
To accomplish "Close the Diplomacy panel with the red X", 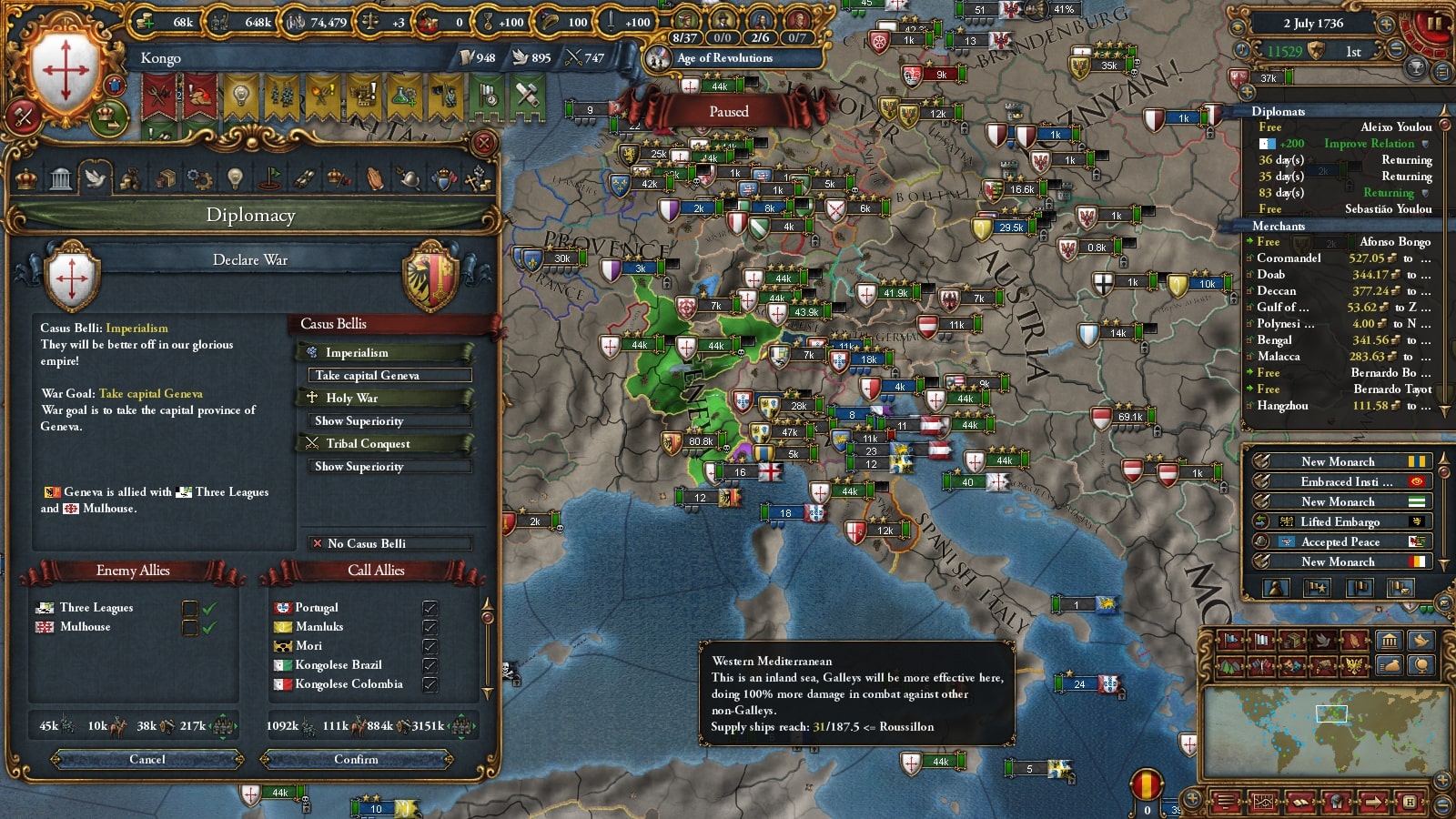I will [484, 143].
